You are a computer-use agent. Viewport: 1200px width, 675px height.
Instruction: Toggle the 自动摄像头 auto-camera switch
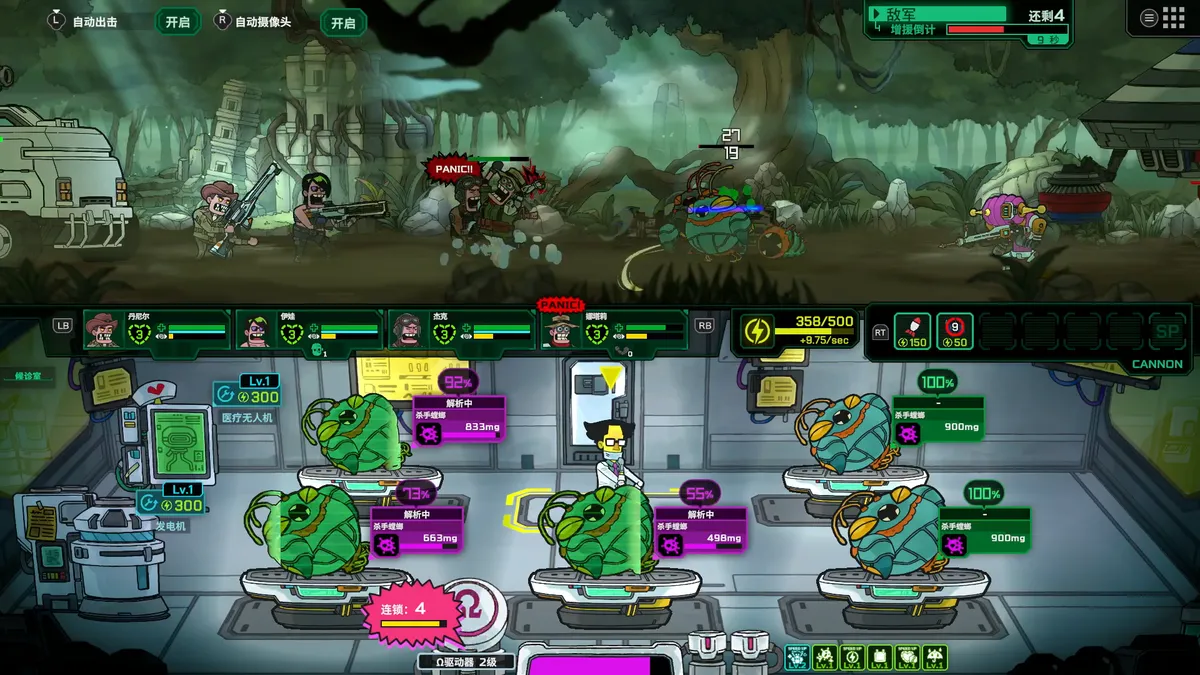pos(343,22)
